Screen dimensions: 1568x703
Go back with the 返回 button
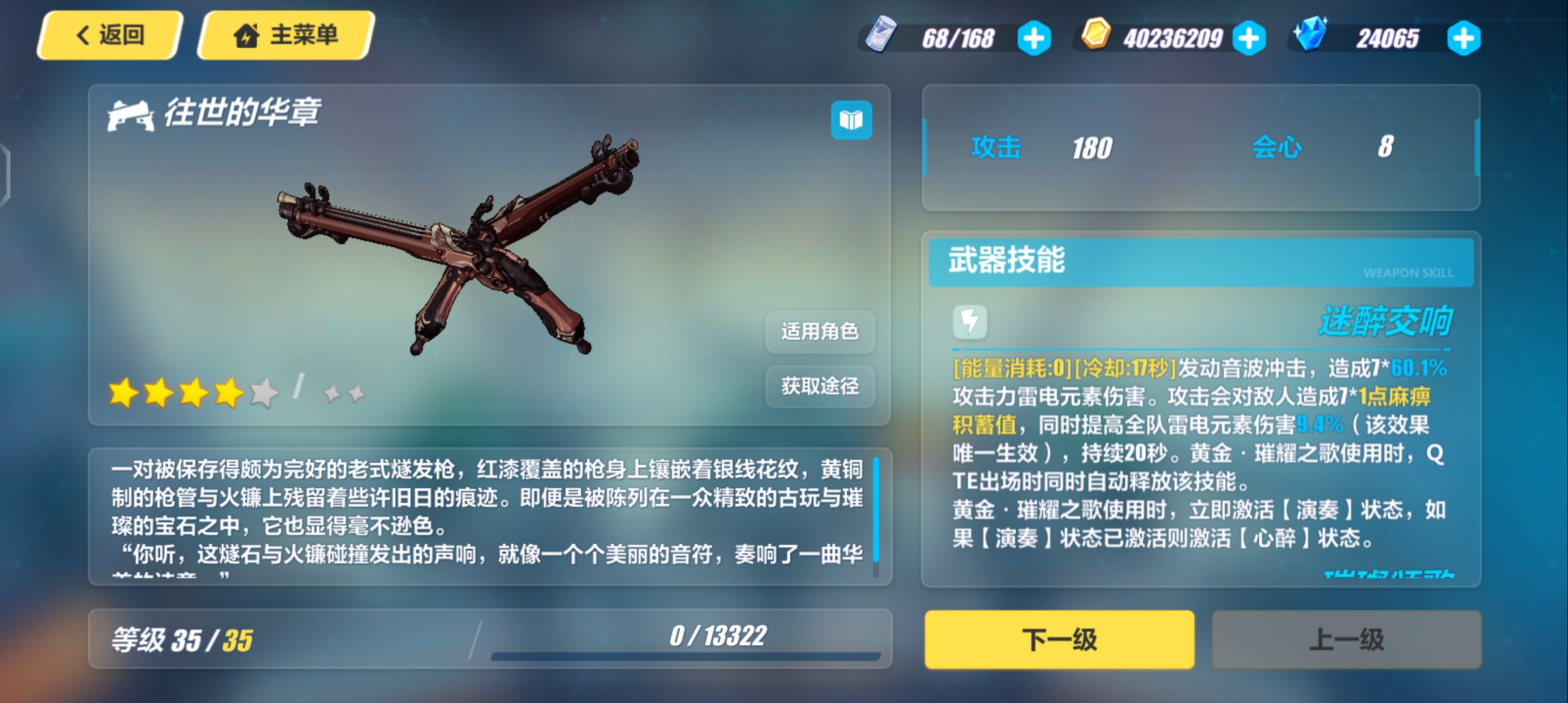click(x=109, y=35)
